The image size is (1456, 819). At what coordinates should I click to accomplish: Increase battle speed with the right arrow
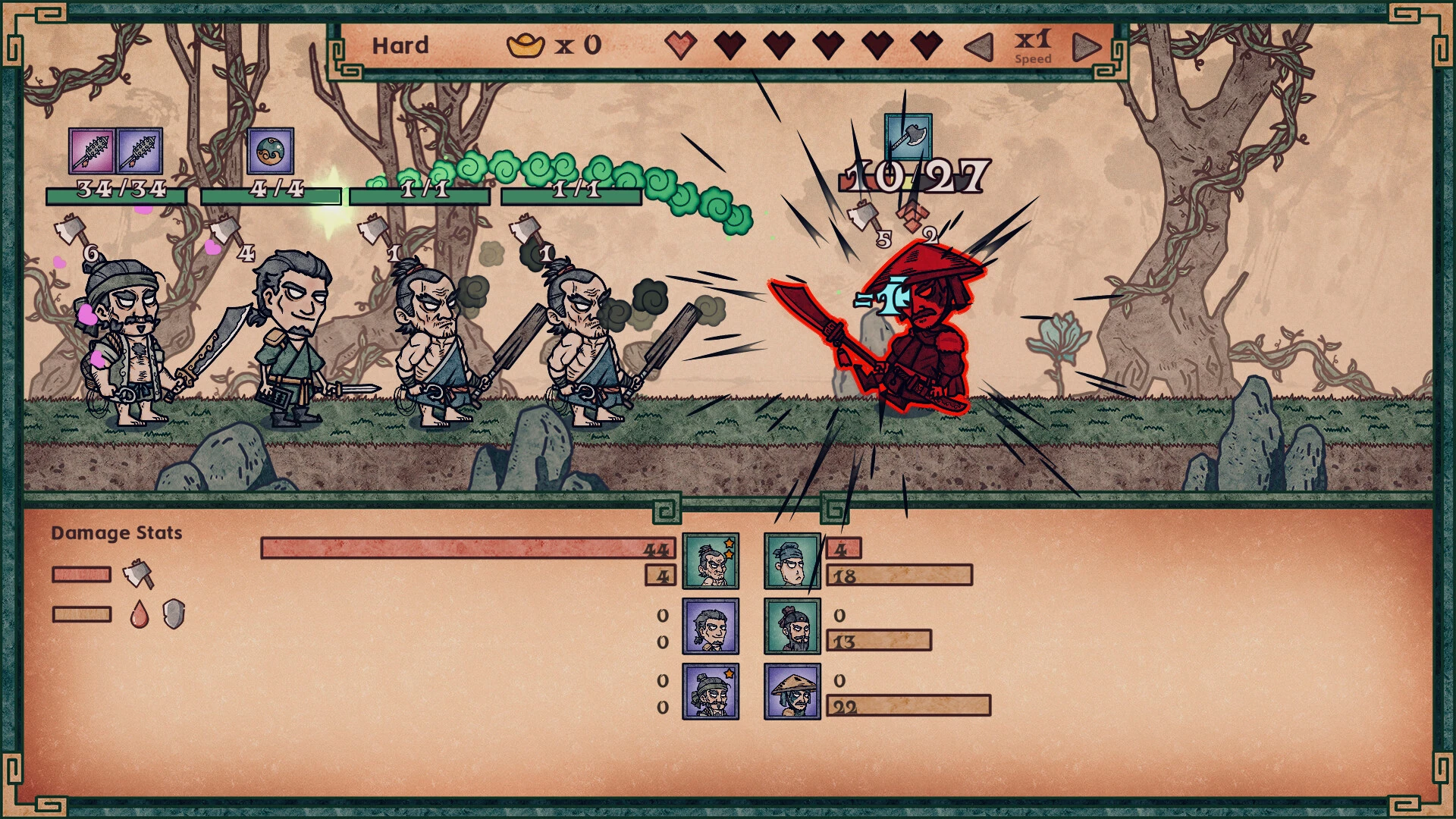coord(1086,46)
